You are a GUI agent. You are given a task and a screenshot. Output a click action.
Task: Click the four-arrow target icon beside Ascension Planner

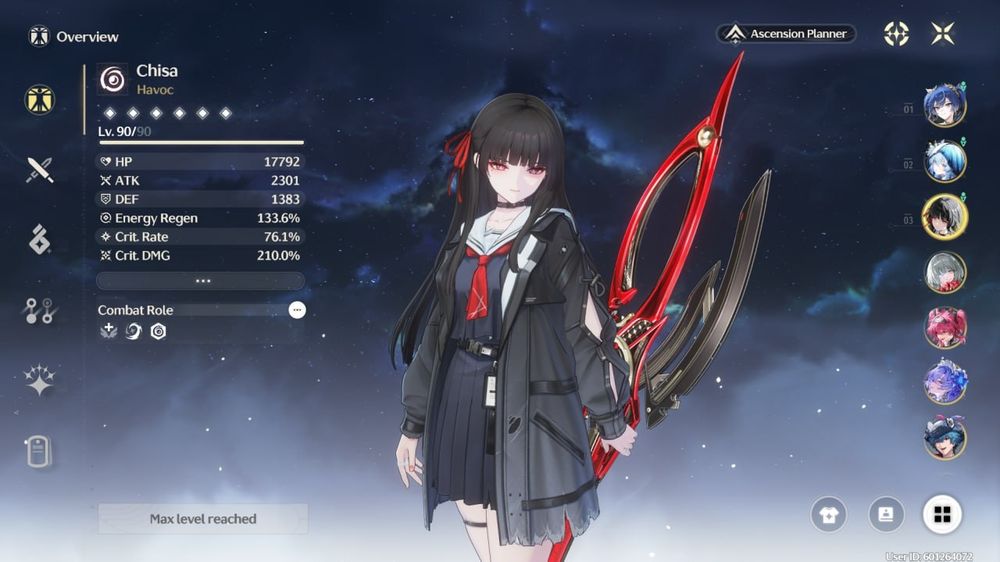[x=896, y=34]
